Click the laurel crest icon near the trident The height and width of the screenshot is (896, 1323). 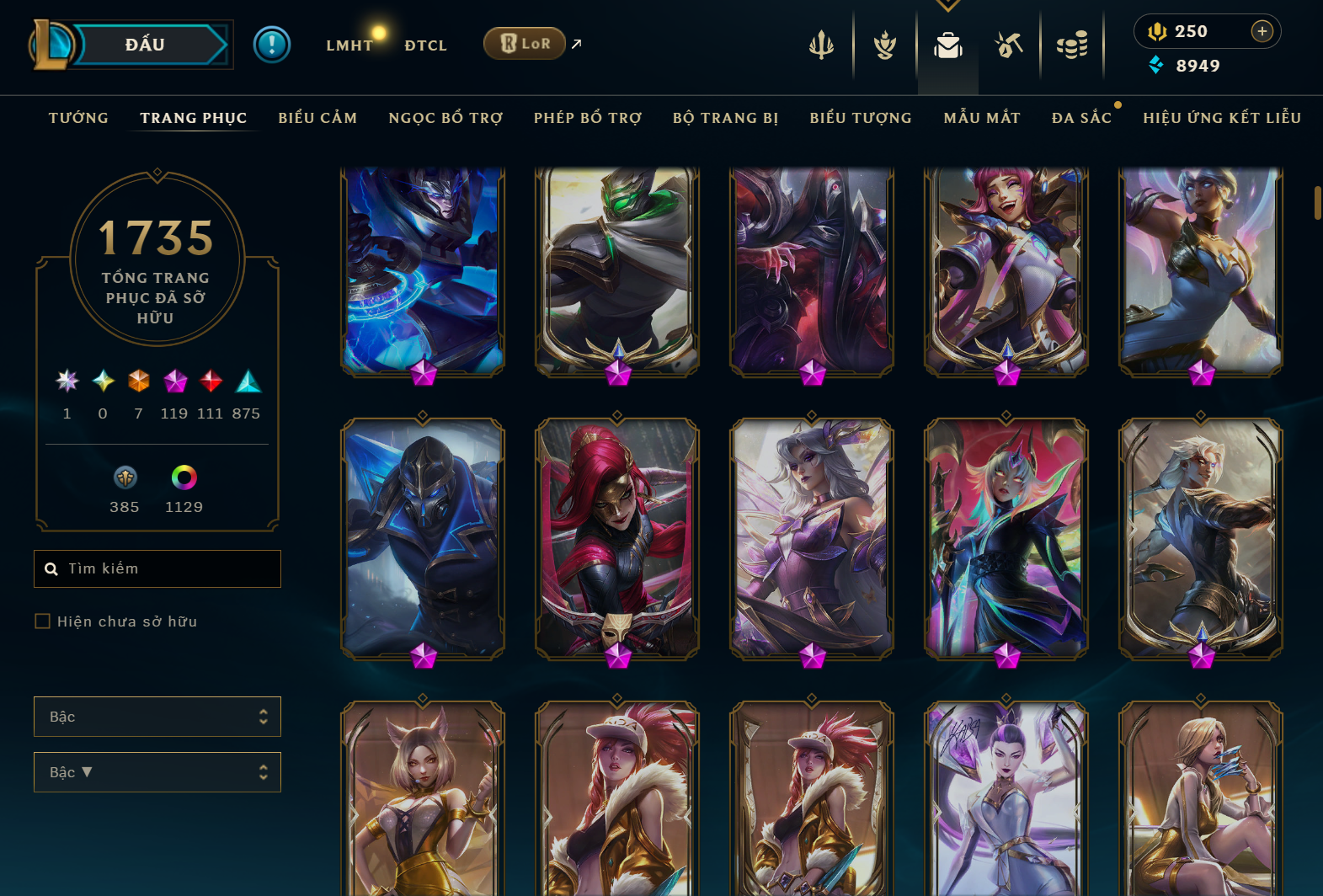[883, 45]
